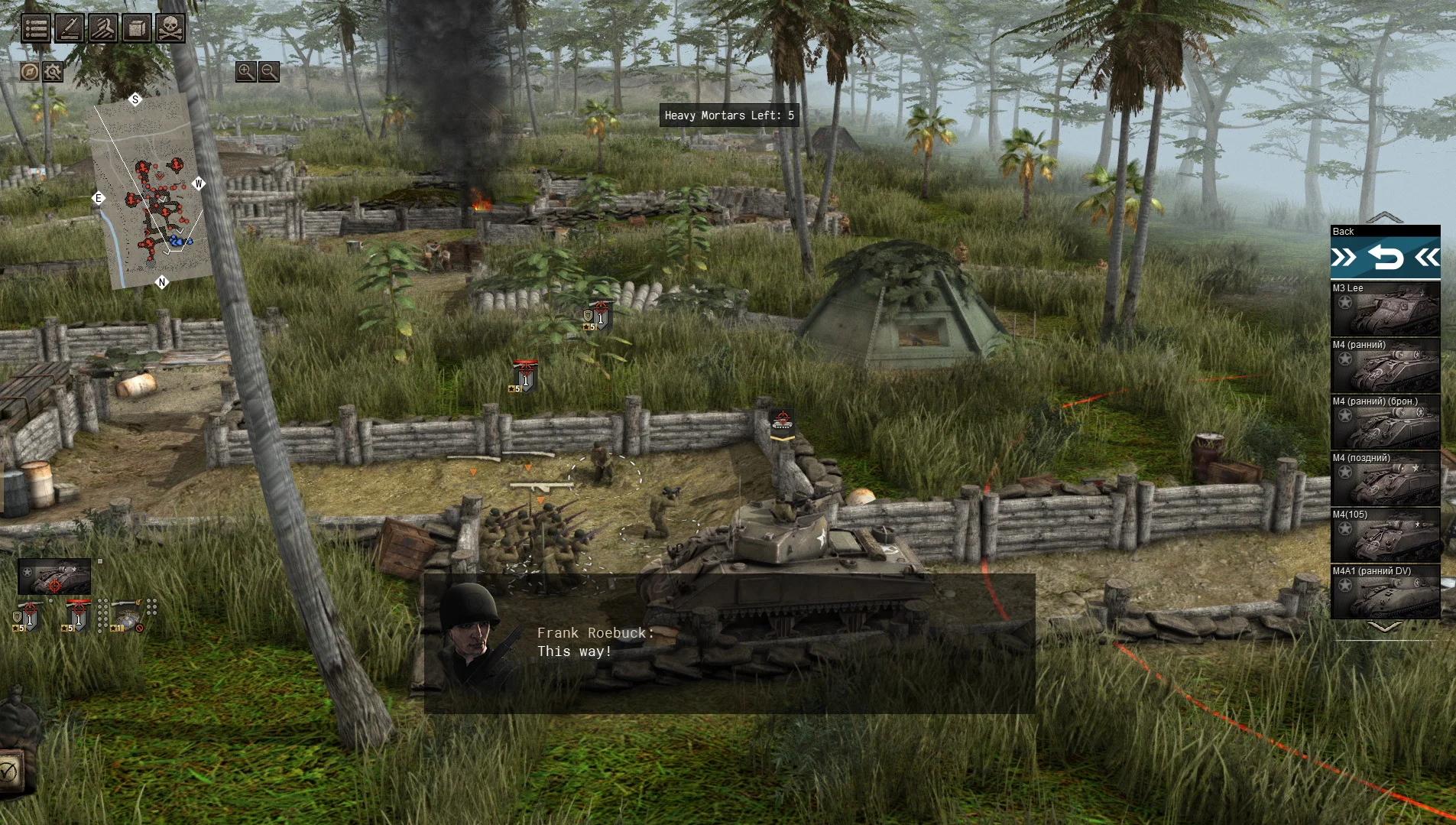The width and height of the screenshot is (1456, 825).
Task: Open the objectives list menu button
Action: click(x=36, y=28)
